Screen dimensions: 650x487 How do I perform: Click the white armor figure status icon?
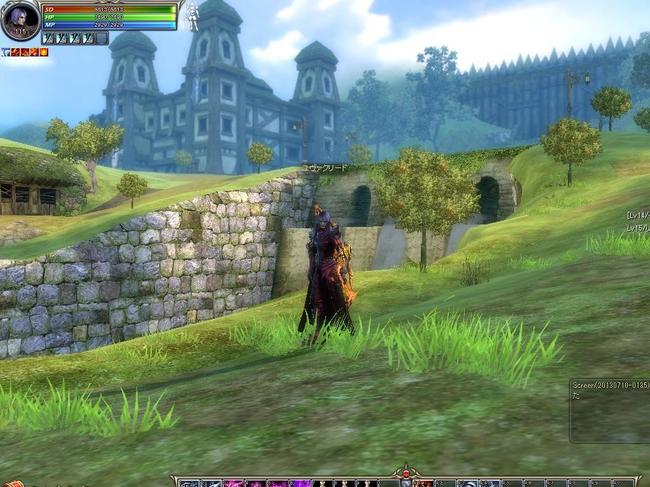point(191,16)
